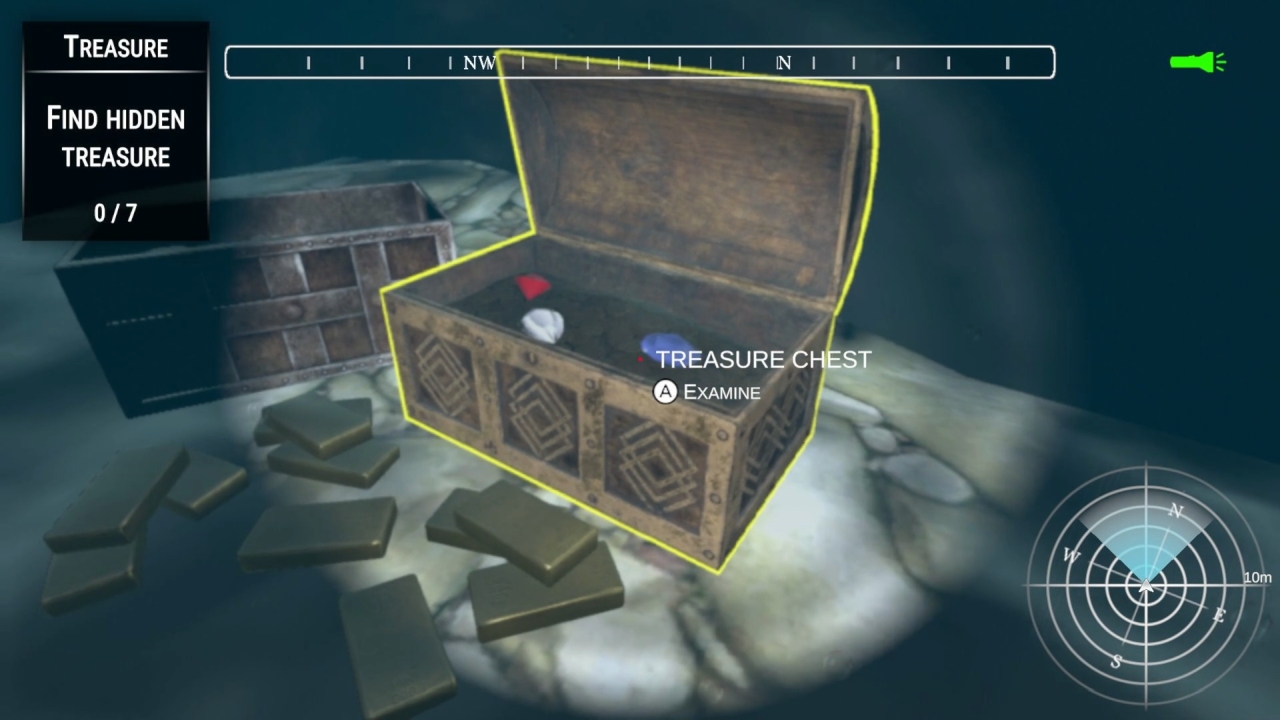1280x720 pixels.
Task: Click the NW marker on the compass bar
Action: [x=479, y=62]
